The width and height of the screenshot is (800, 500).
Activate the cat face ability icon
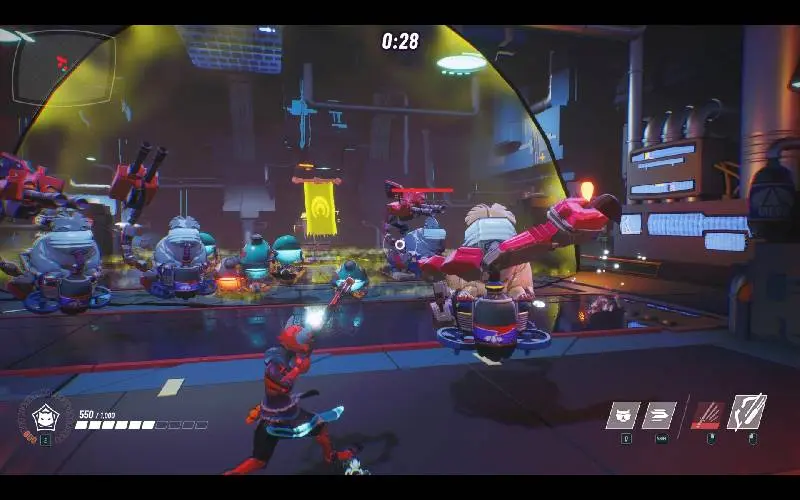pos(622,415)
